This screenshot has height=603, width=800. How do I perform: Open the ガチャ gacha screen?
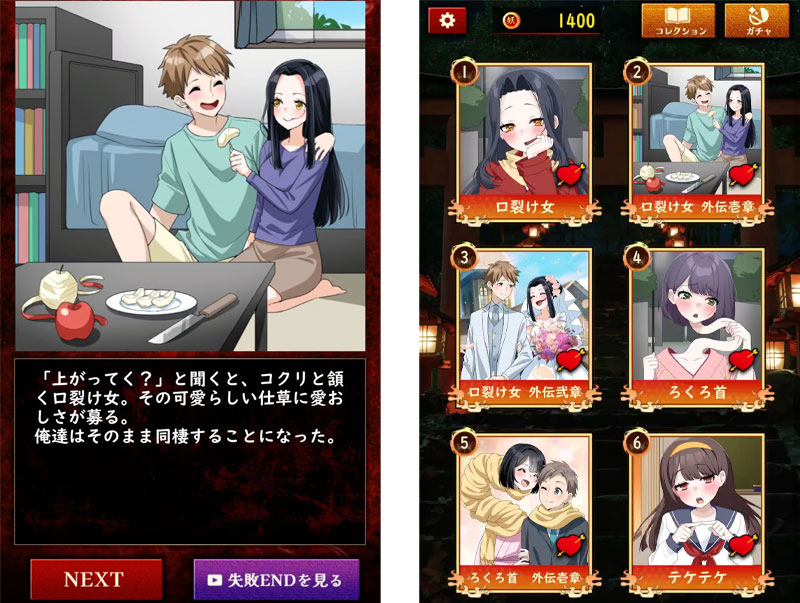point(756,21)
